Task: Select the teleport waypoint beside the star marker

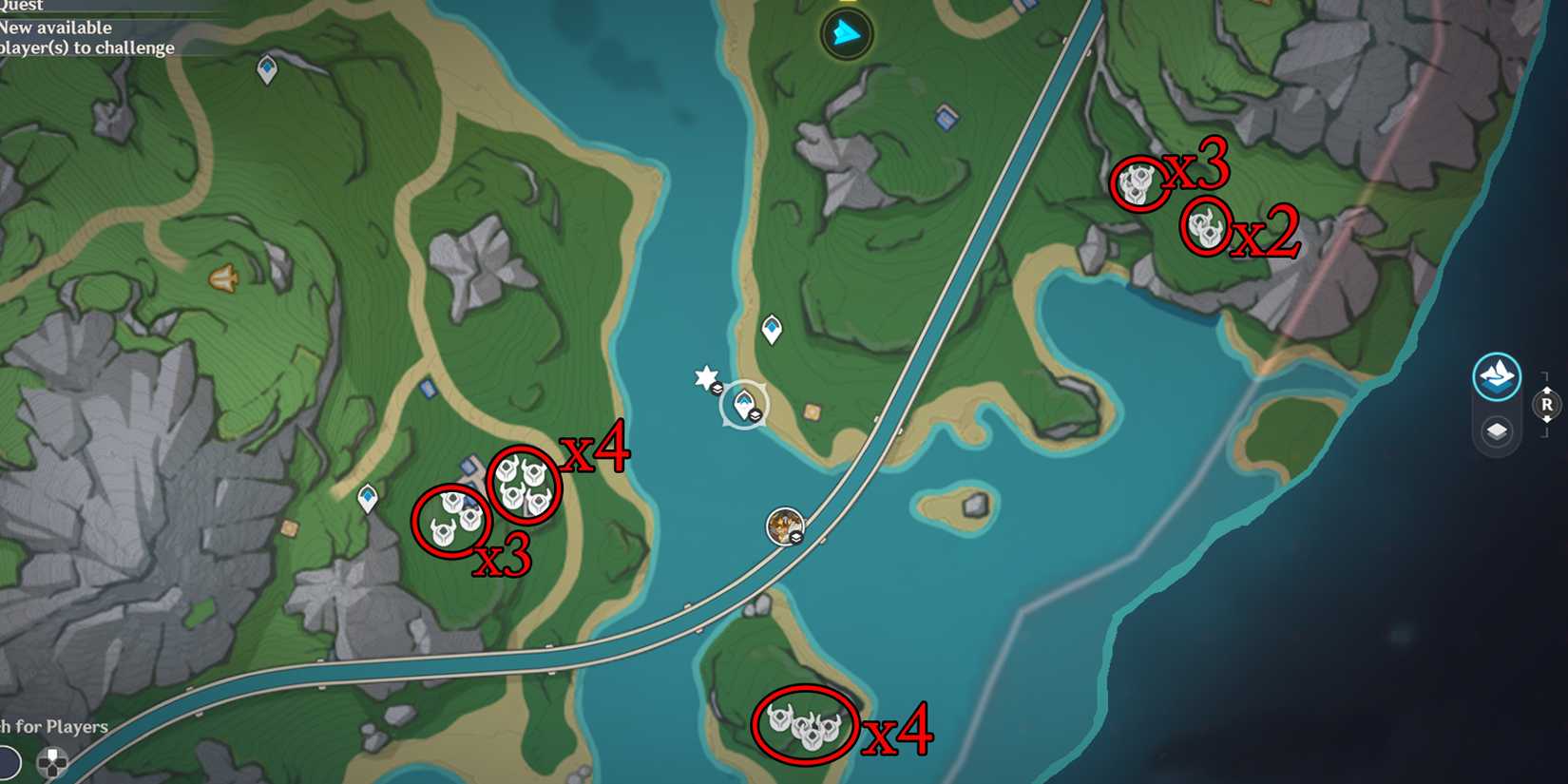Action: click(744, 403)
